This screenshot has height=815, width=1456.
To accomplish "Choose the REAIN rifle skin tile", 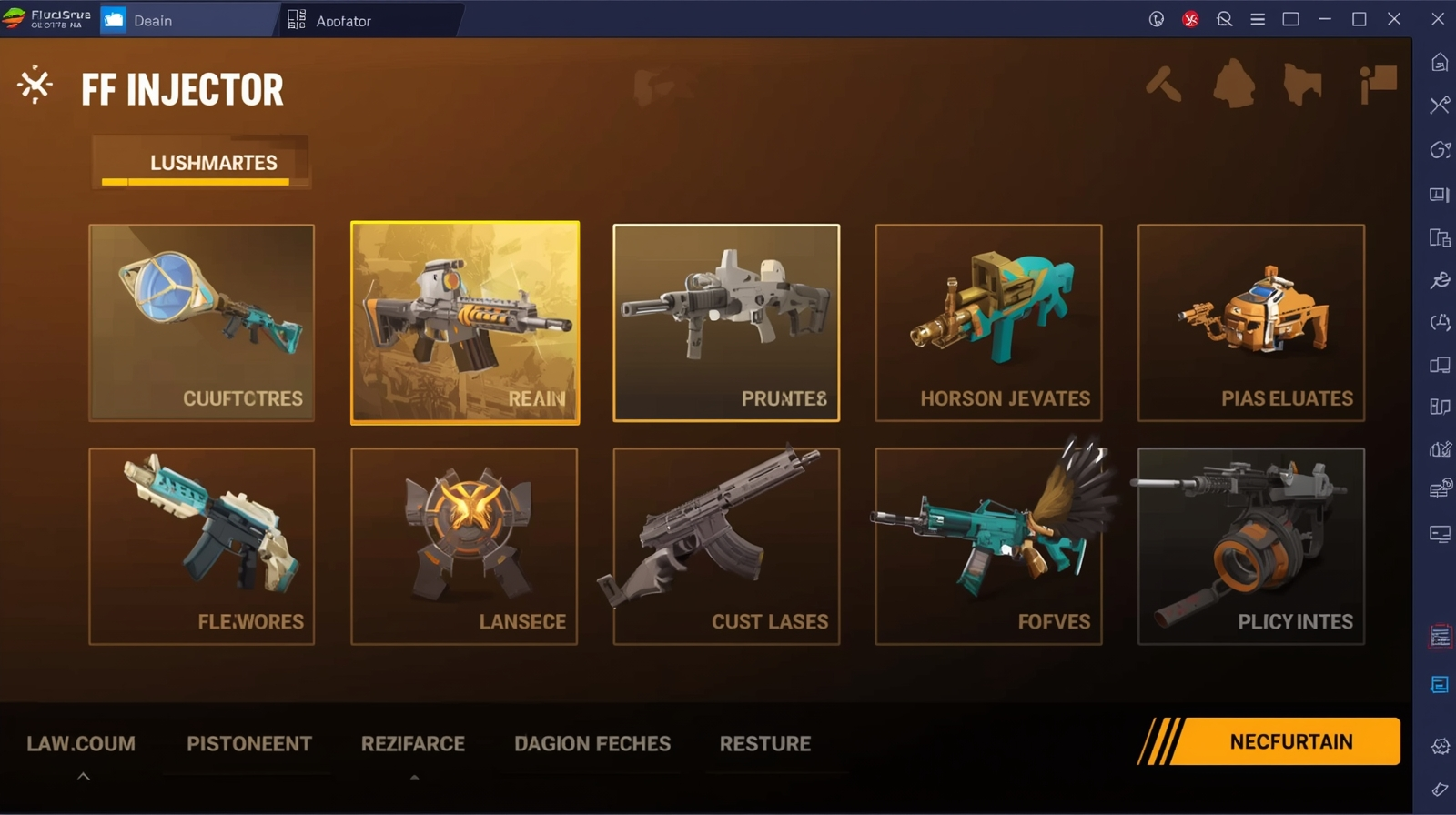I will coord(465,323).
